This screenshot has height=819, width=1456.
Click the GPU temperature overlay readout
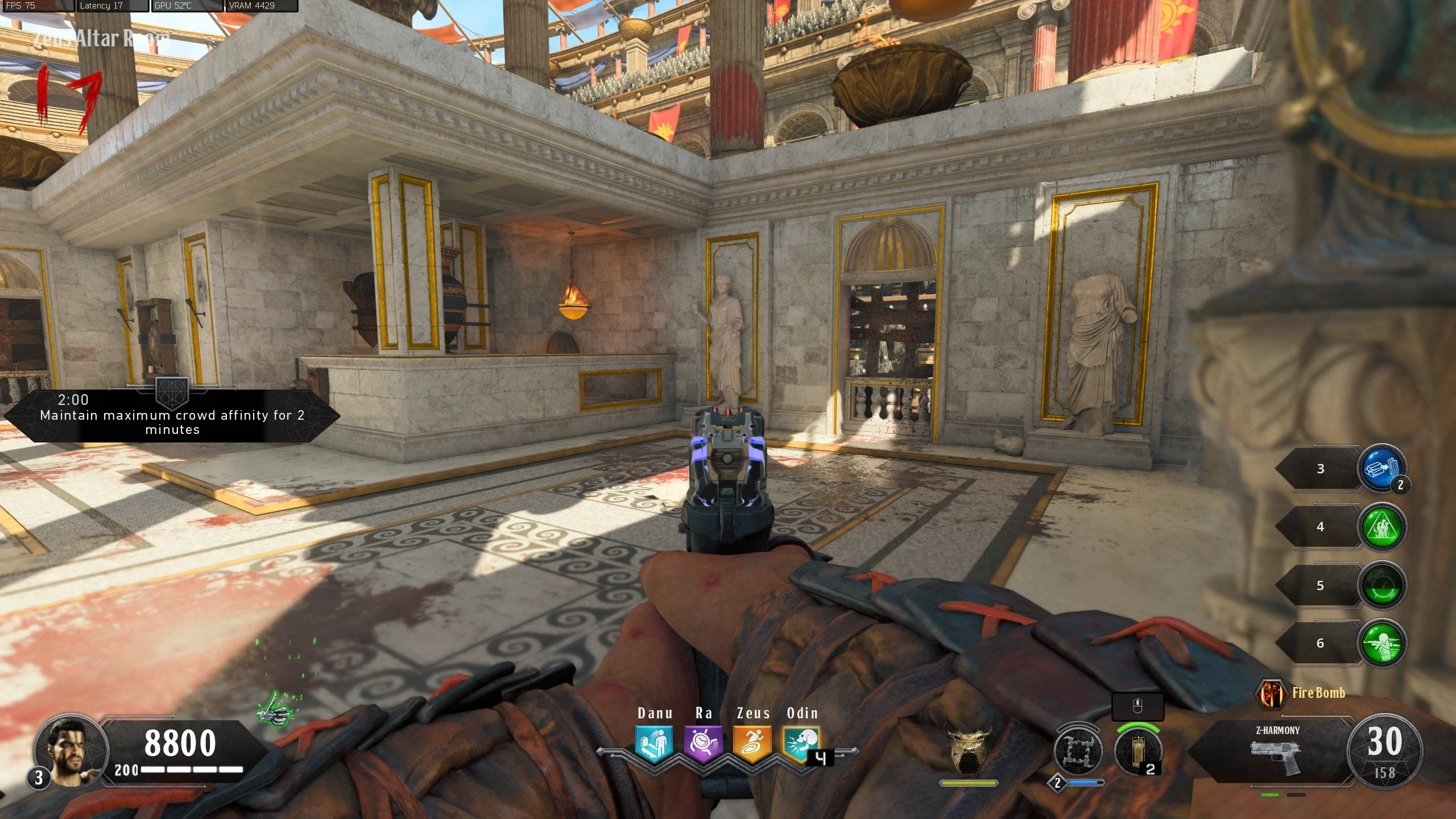coord(188,6)
